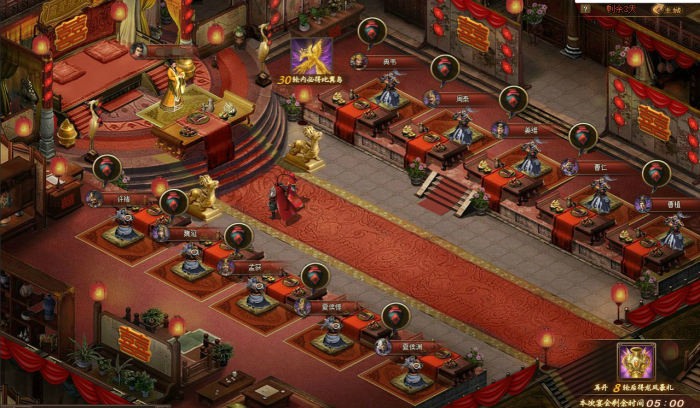Click the wine cup bubble above 夏侯惇
This screenshot has height=408, width=700.
[315, 276]
